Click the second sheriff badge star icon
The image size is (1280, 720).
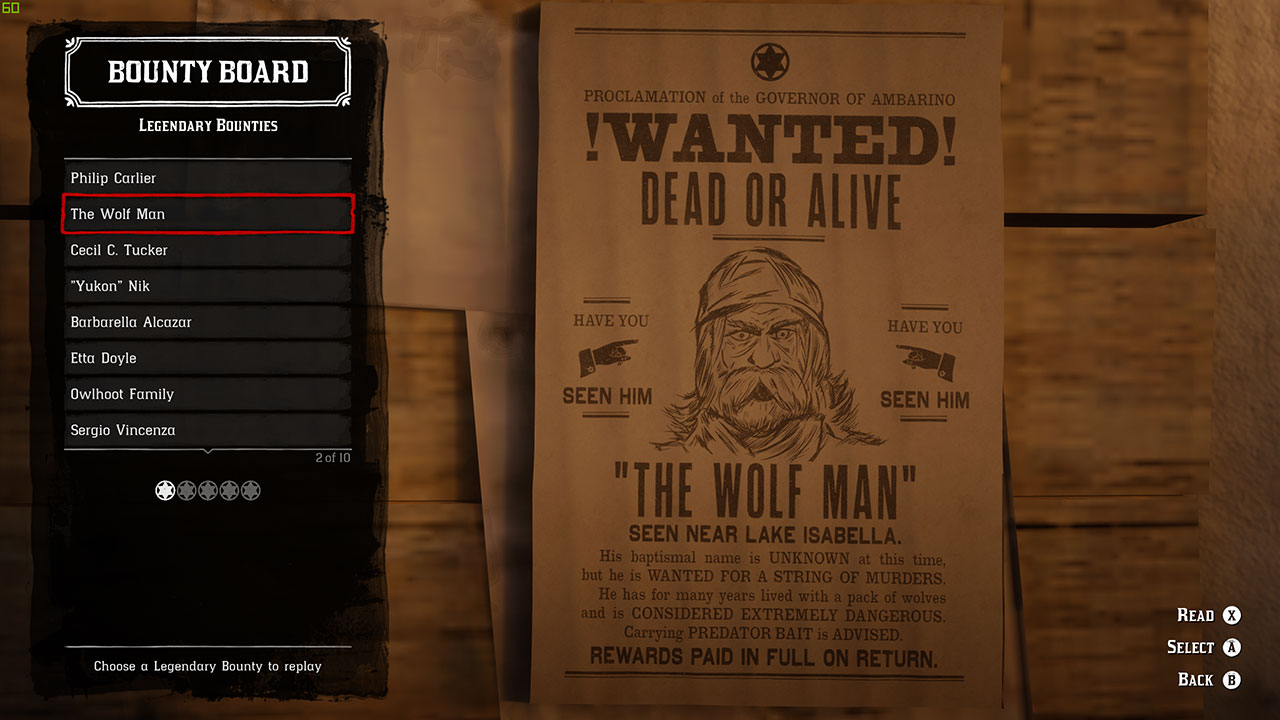tap(186, 490)
